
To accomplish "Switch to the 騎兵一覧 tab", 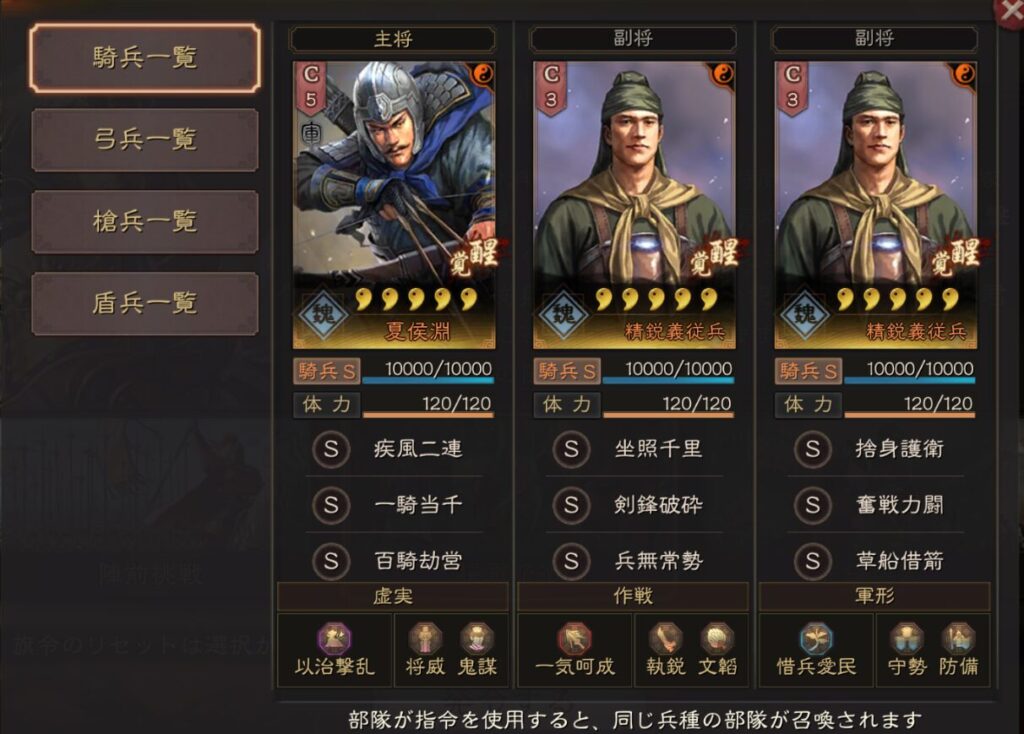I will [x=145, y=58].
